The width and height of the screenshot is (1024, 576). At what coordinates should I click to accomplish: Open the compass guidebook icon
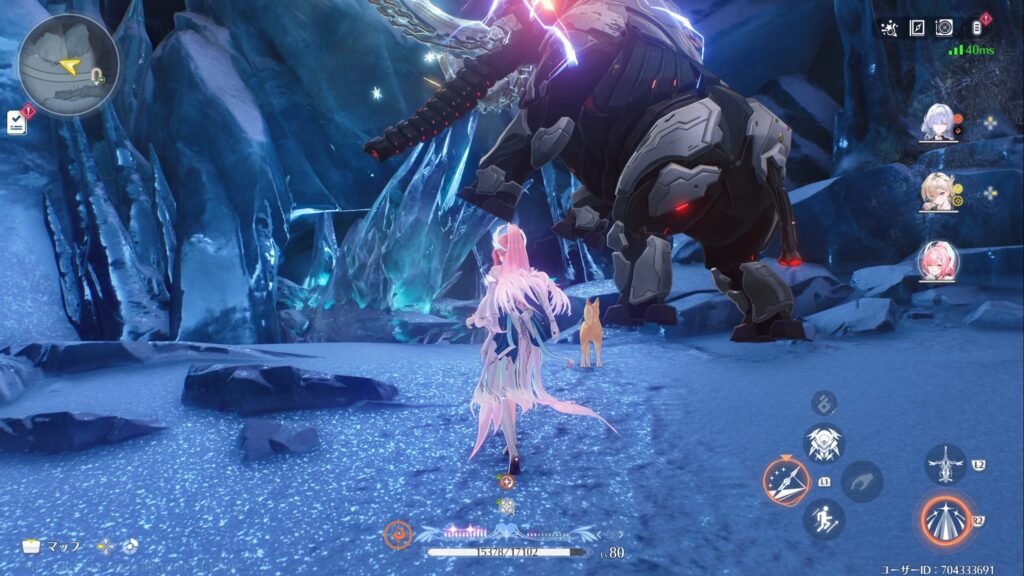[x=917, y=28]
